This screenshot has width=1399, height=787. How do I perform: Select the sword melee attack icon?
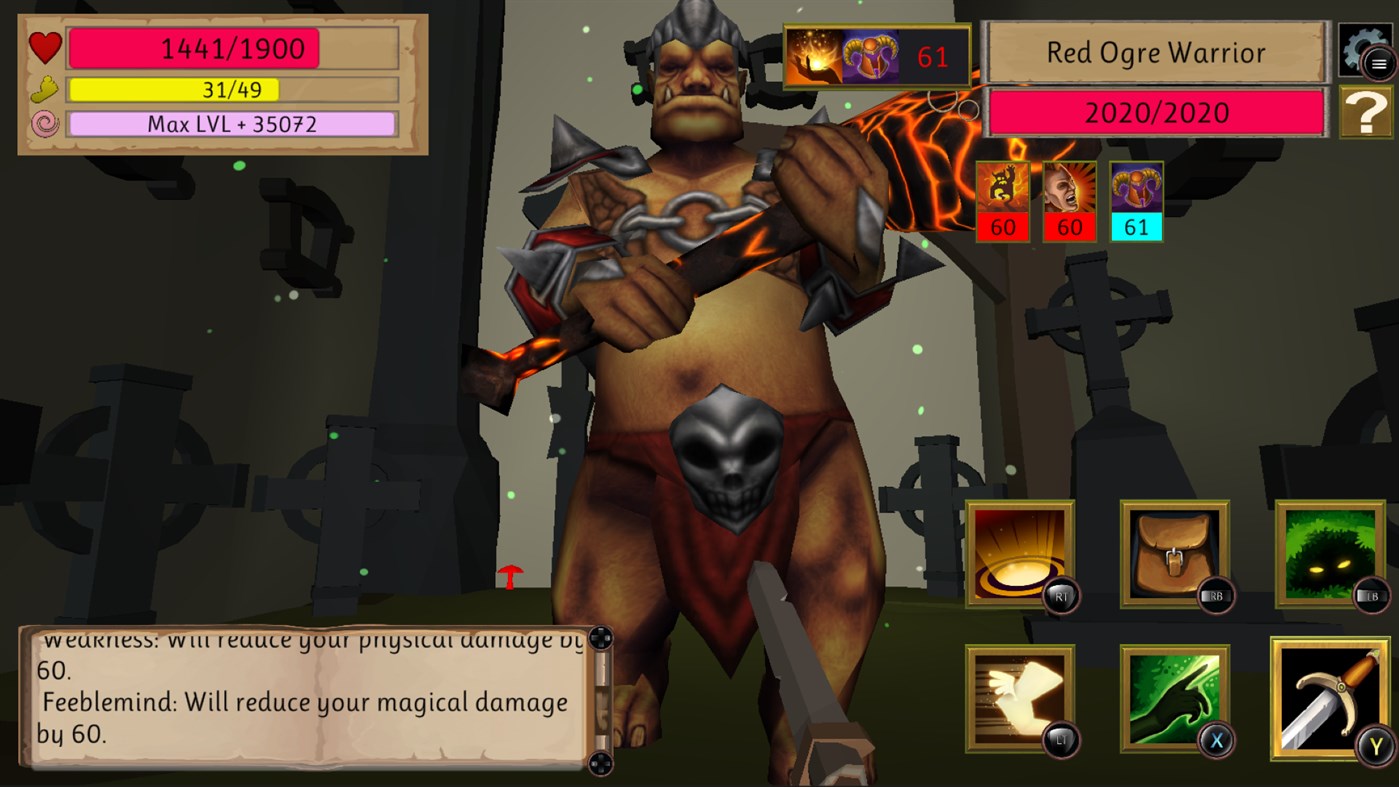click(1330, 697)
